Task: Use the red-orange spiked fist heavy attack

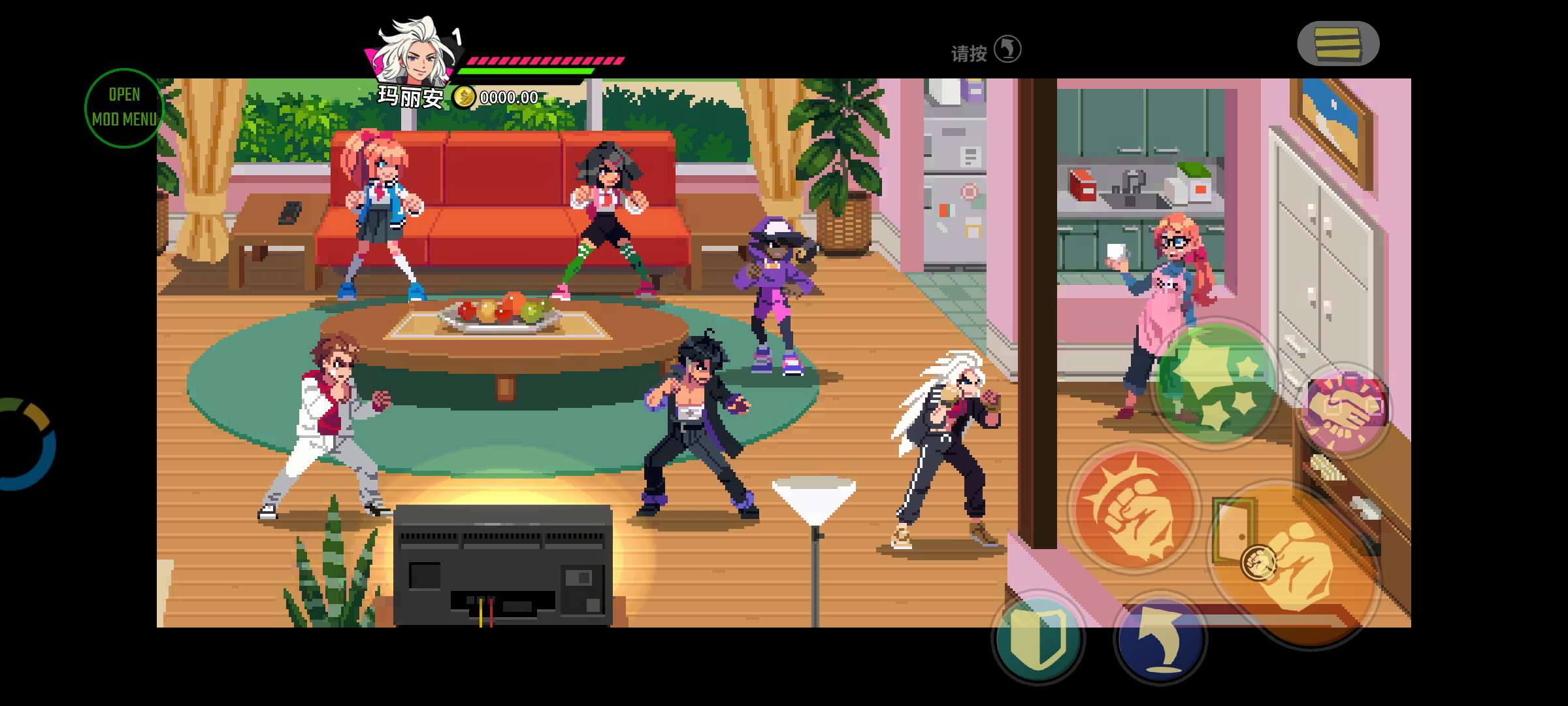Action: (1134, 509)
